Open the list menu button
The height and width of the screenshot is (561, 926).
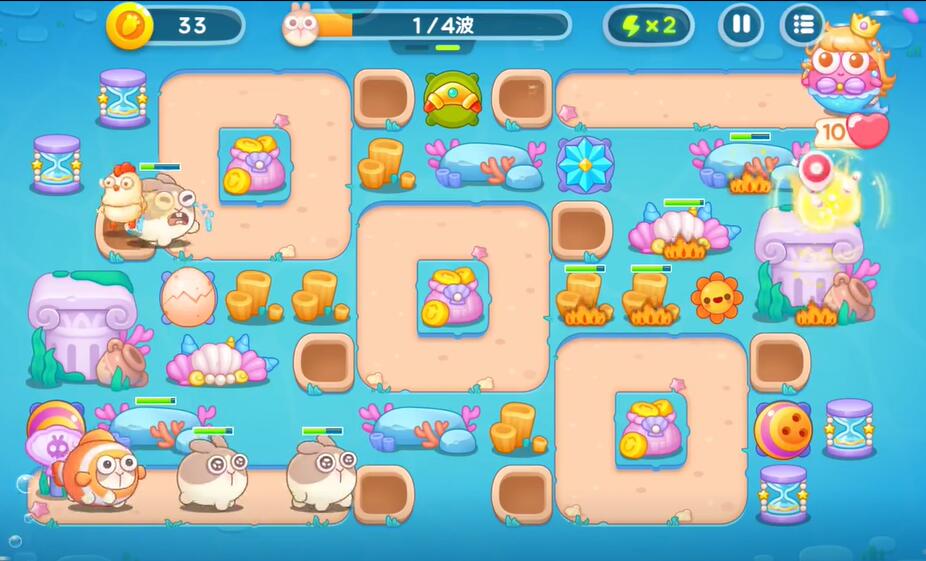[x=802, y=25]
